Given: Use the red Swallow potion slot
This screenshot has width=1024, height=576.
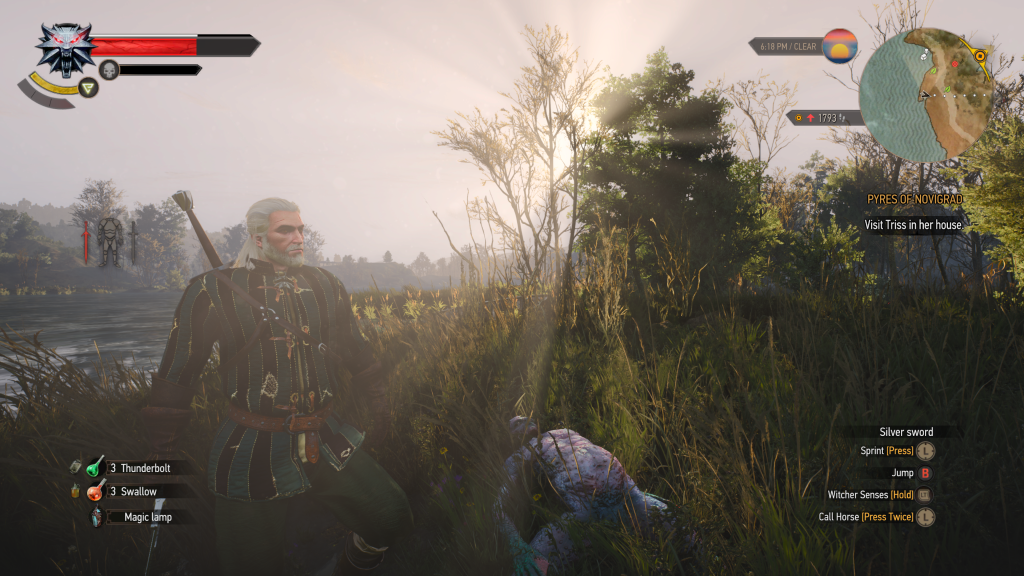Looking at the screenshot, I should [96, 492].
